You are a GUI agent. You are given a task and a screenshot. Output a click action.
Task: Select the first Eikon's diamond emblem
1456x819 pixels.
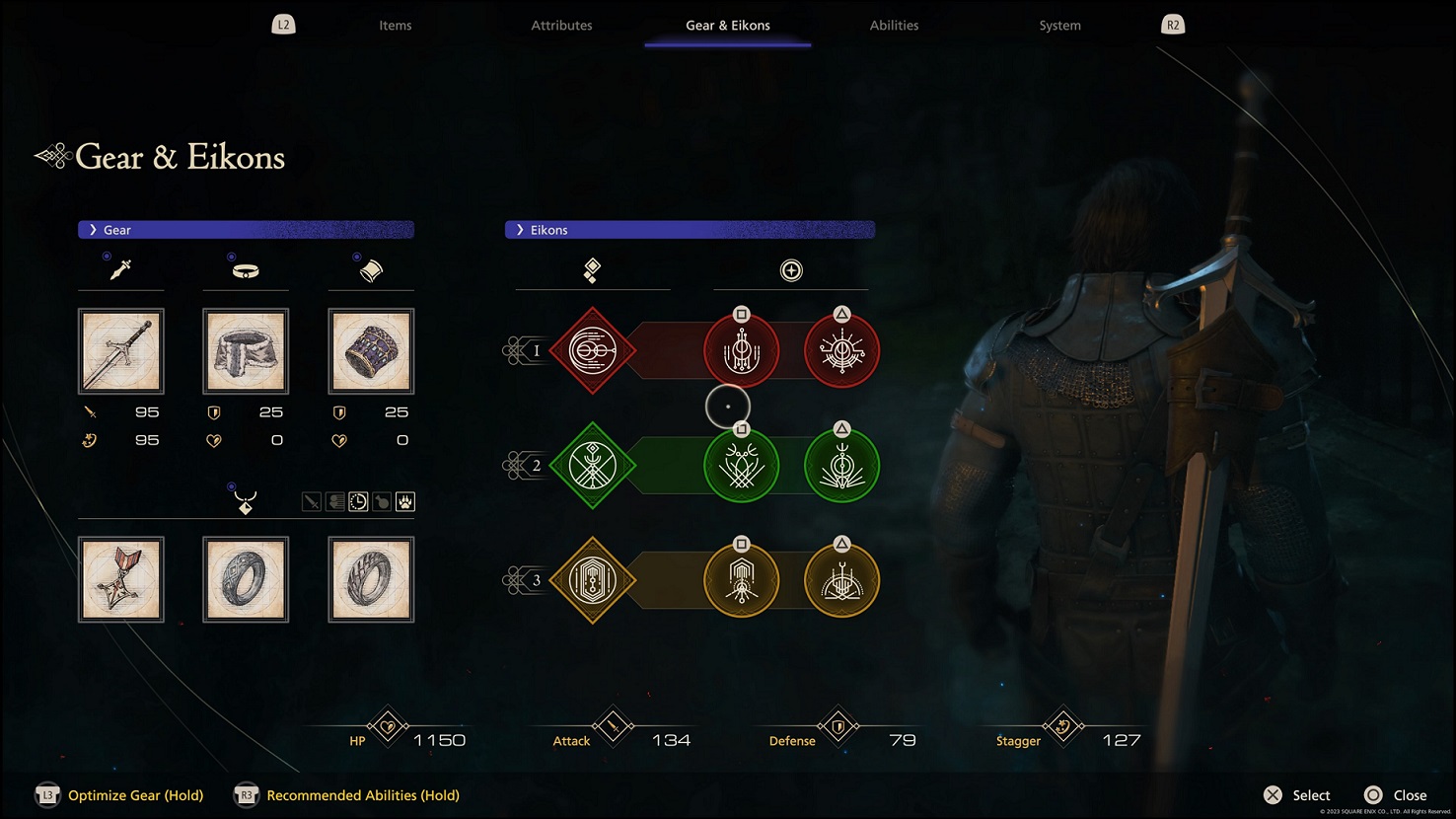point(592,350)
